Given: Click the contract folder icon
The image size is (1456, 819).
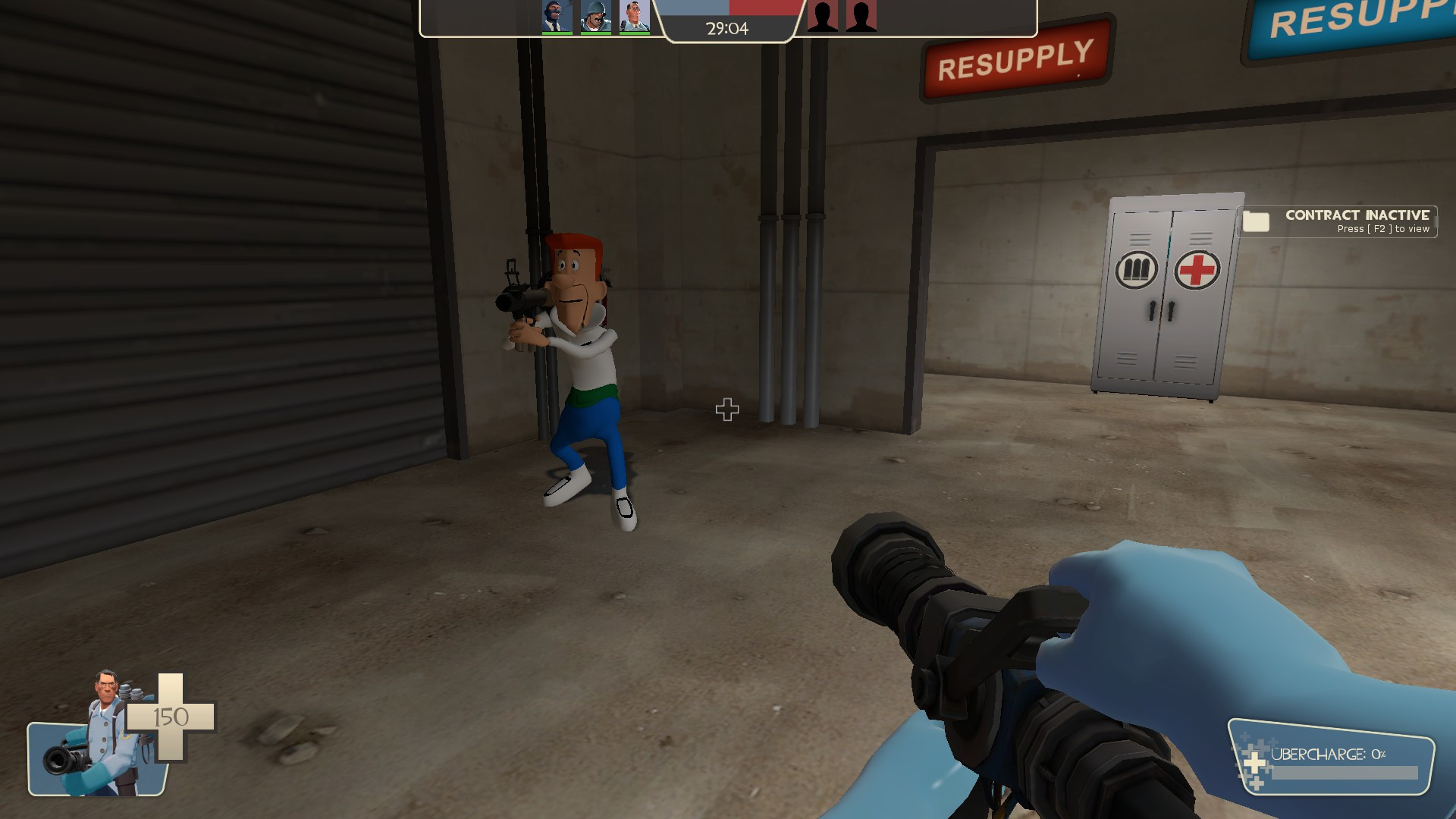Looking at the screenshot, I should [1255, 221].
